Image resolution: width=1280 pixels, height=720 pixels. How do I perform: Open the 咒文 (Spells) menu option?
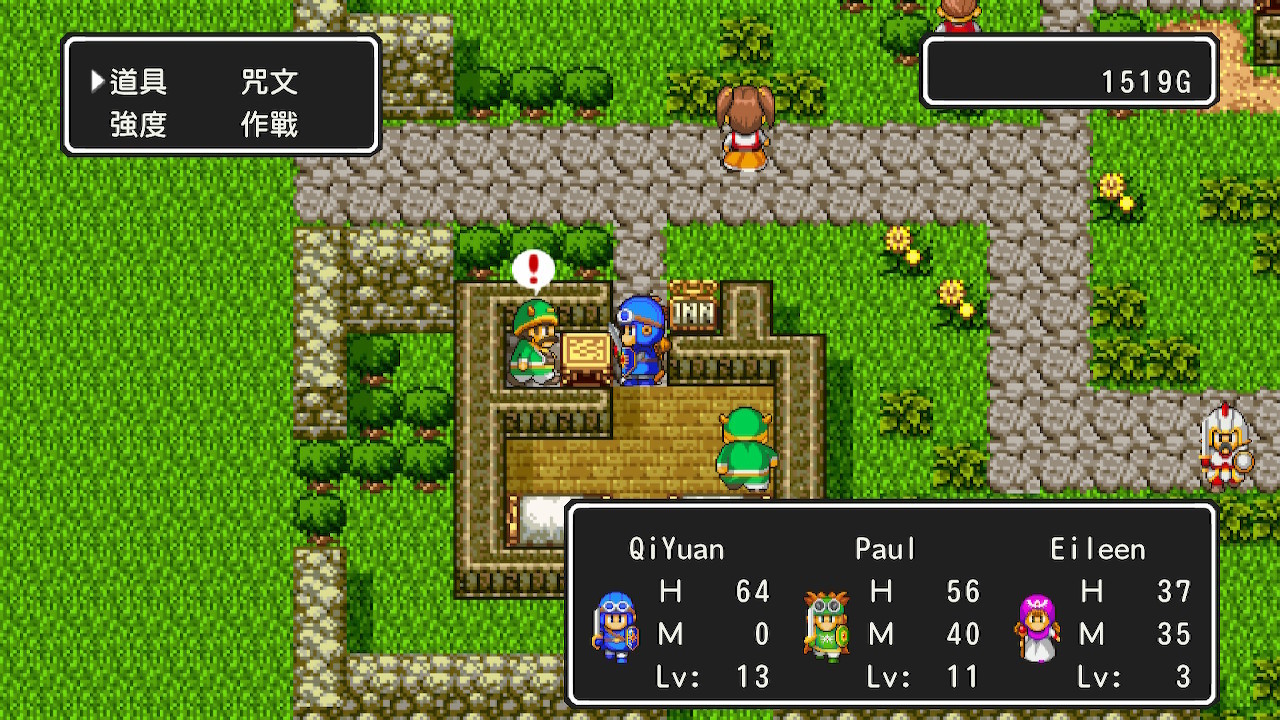point(269,82)
